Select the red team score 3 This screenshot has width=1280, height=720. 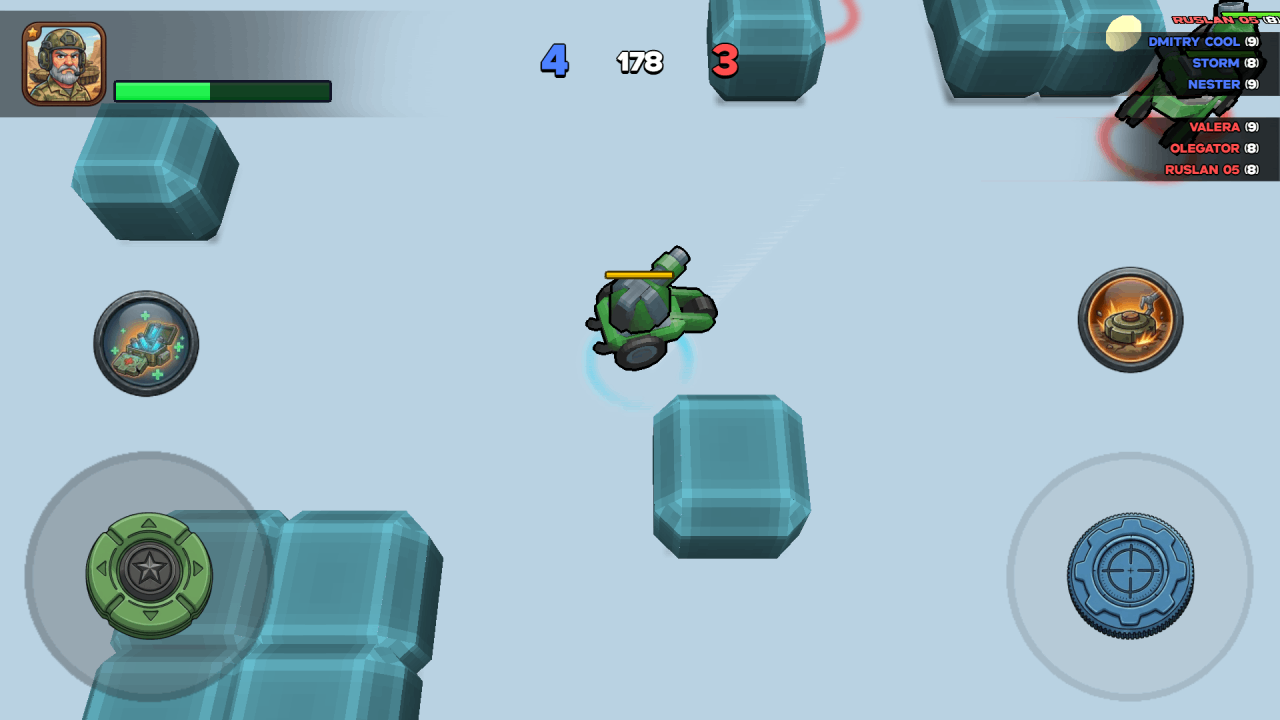coord(723,62)
